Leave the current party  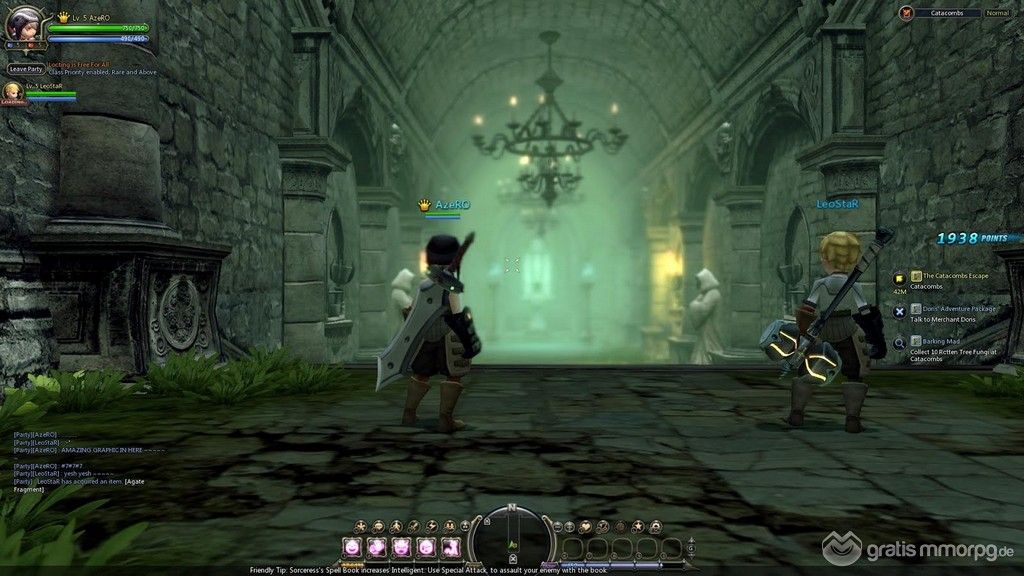click(26, 69)
